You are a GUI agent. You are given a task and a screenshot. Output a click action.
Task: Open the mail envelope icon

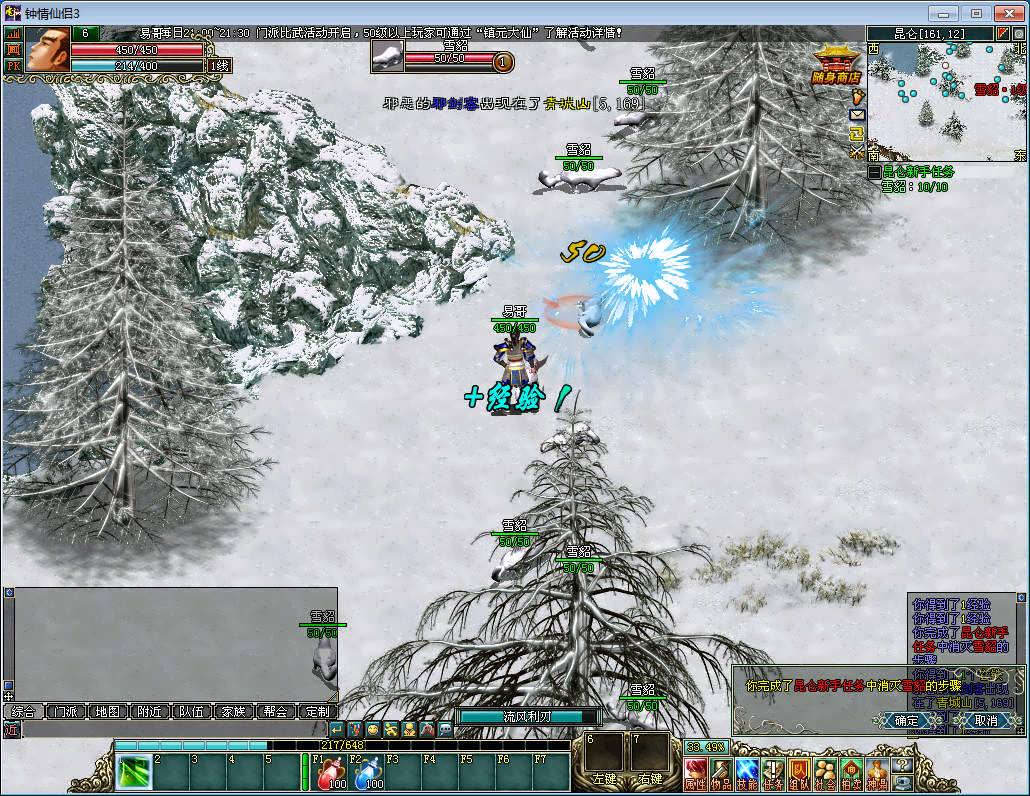[x=857, y=115]
